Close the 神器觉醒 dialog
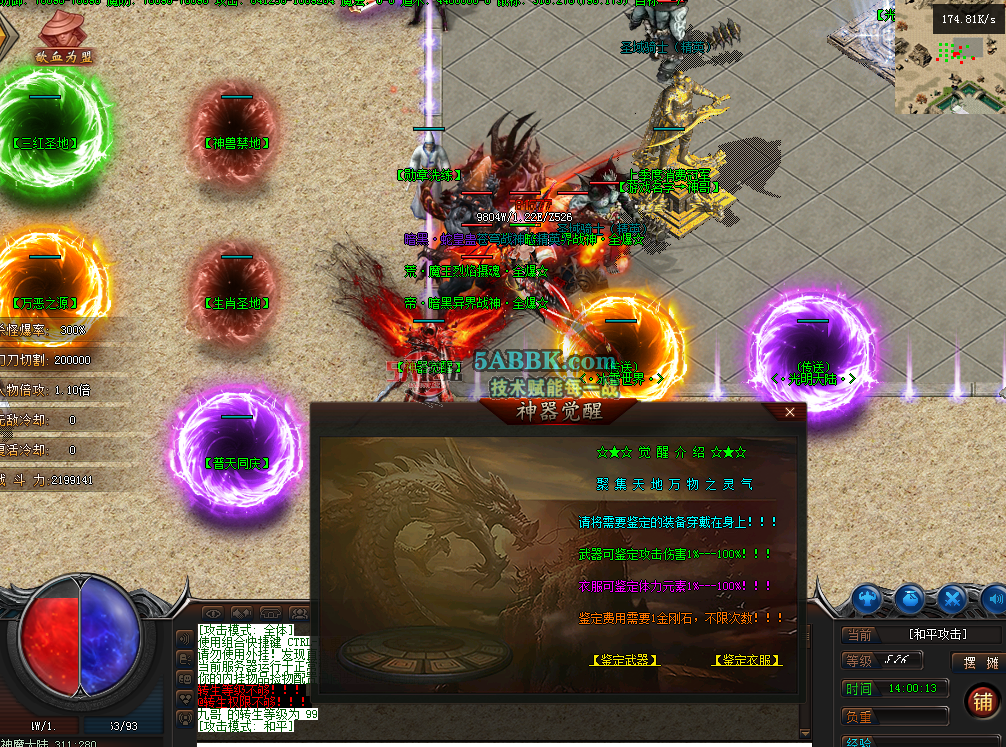 point(790,412)
